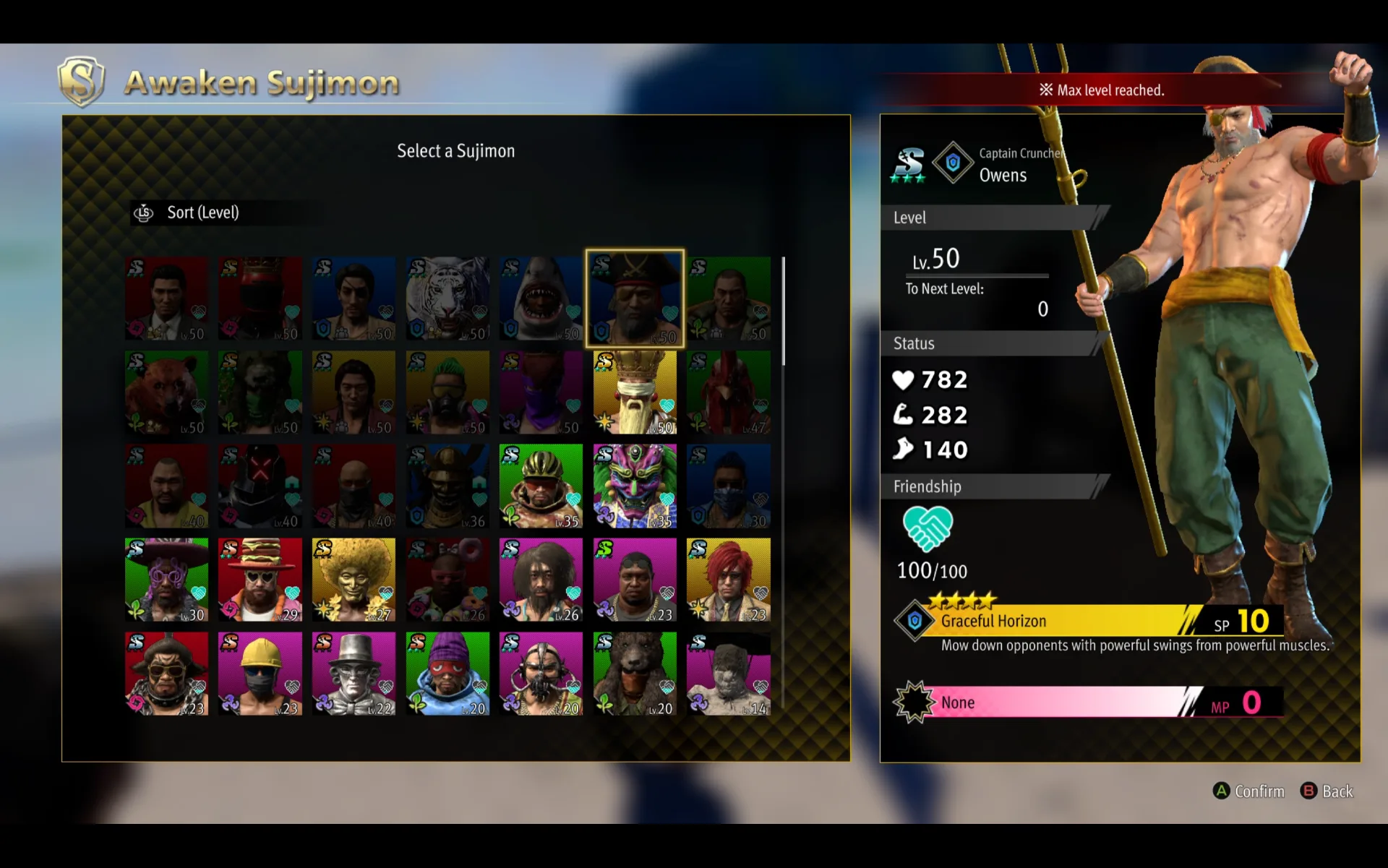Pick the brown bear Sujimon
The image size is (1388, 868).
click(166, 392)
